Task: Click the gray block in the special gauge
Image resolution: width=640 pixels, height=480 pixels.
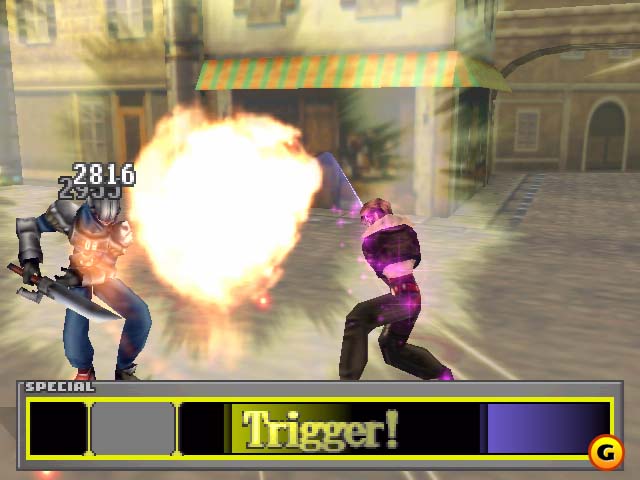Action: [x=133, y=428]
